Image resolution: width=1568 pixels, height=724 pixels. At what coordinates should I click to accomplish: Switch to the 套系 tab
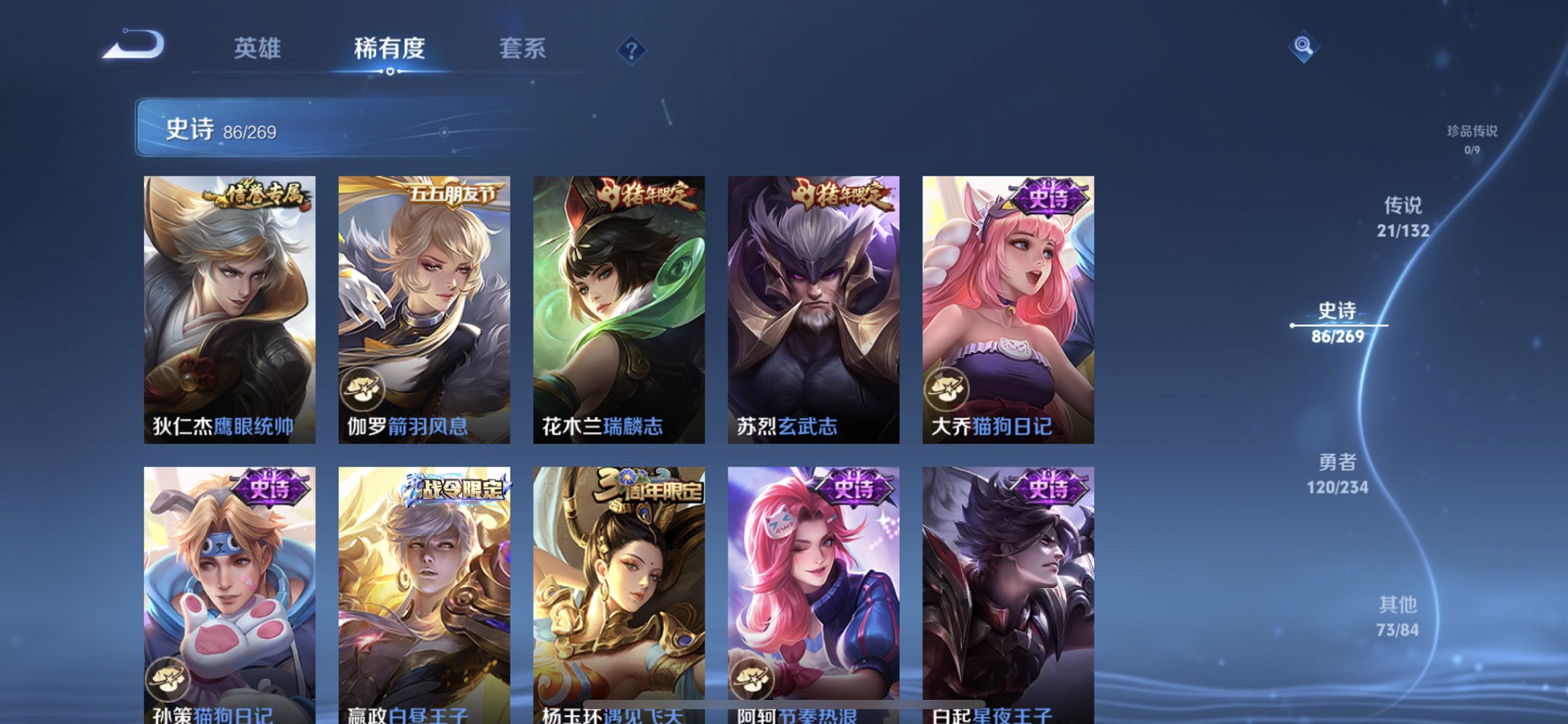pos(522,50)
